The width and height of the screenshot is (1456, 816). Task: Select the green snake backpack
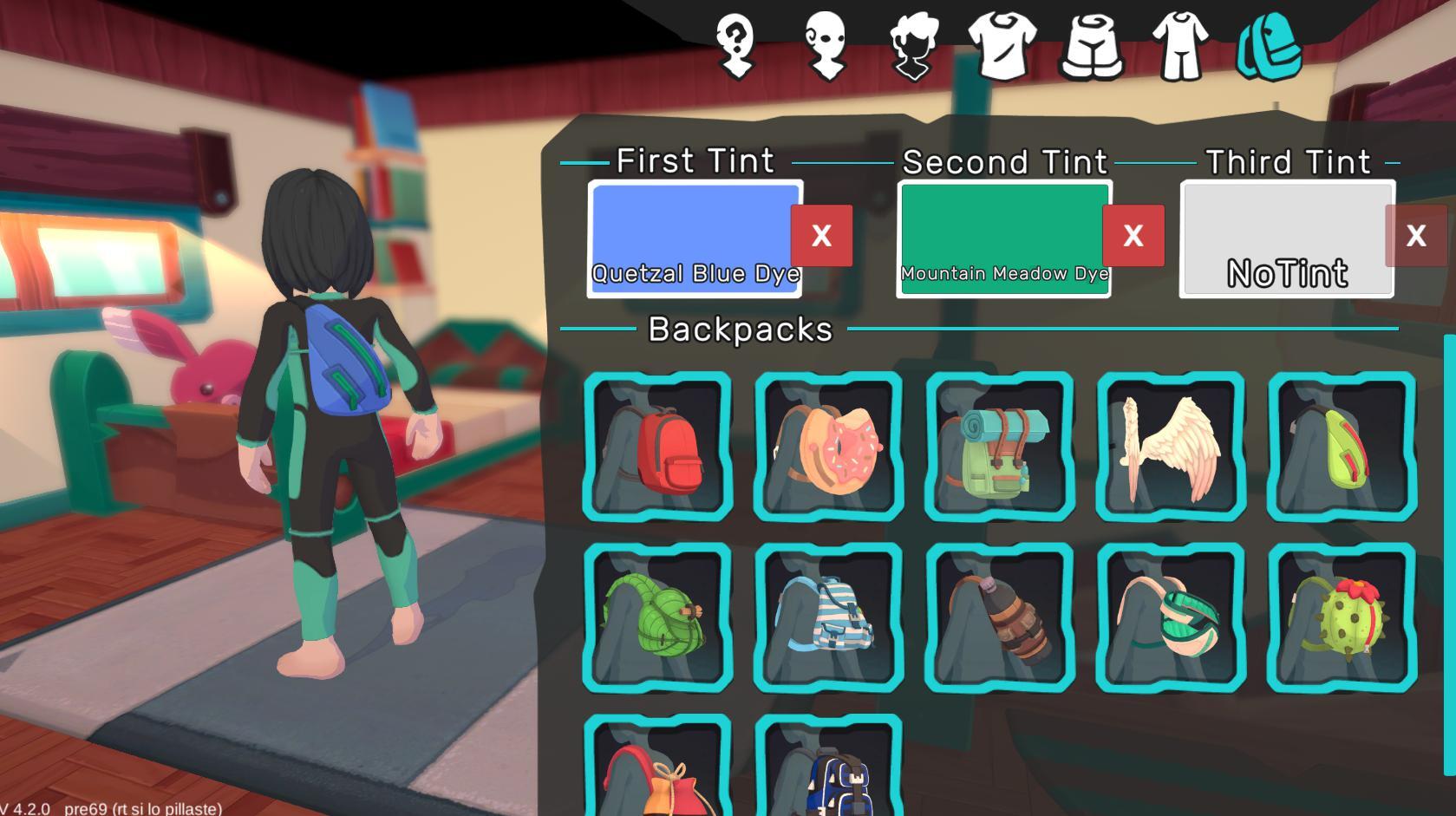point(656,617)
